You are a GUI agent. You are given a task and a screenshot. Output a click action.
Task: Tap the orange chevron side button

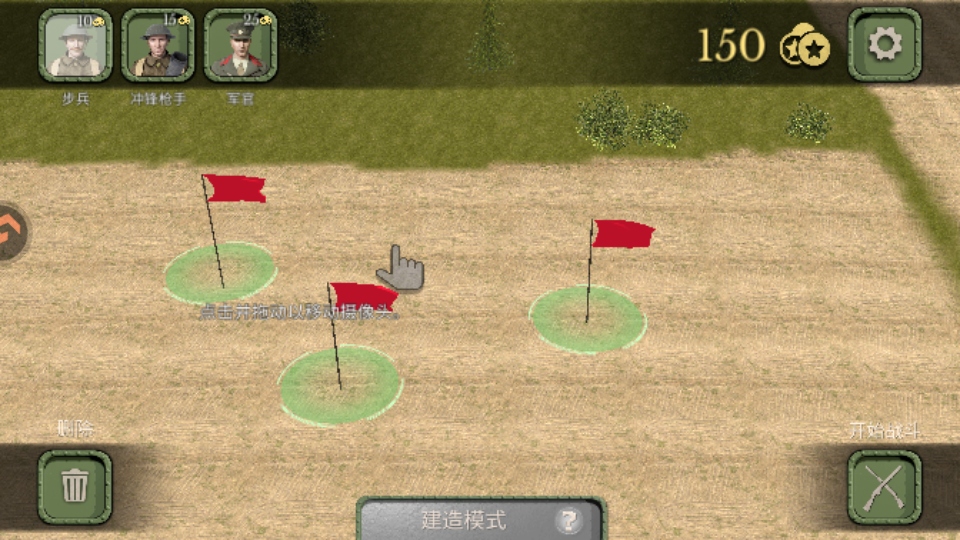(x=12, y=232)
